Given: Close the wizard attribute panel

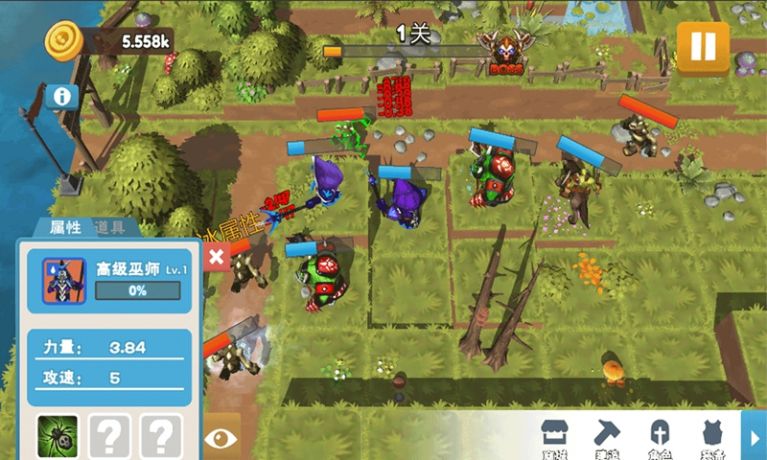Looking at the screenshot, I should coord(216,256).
